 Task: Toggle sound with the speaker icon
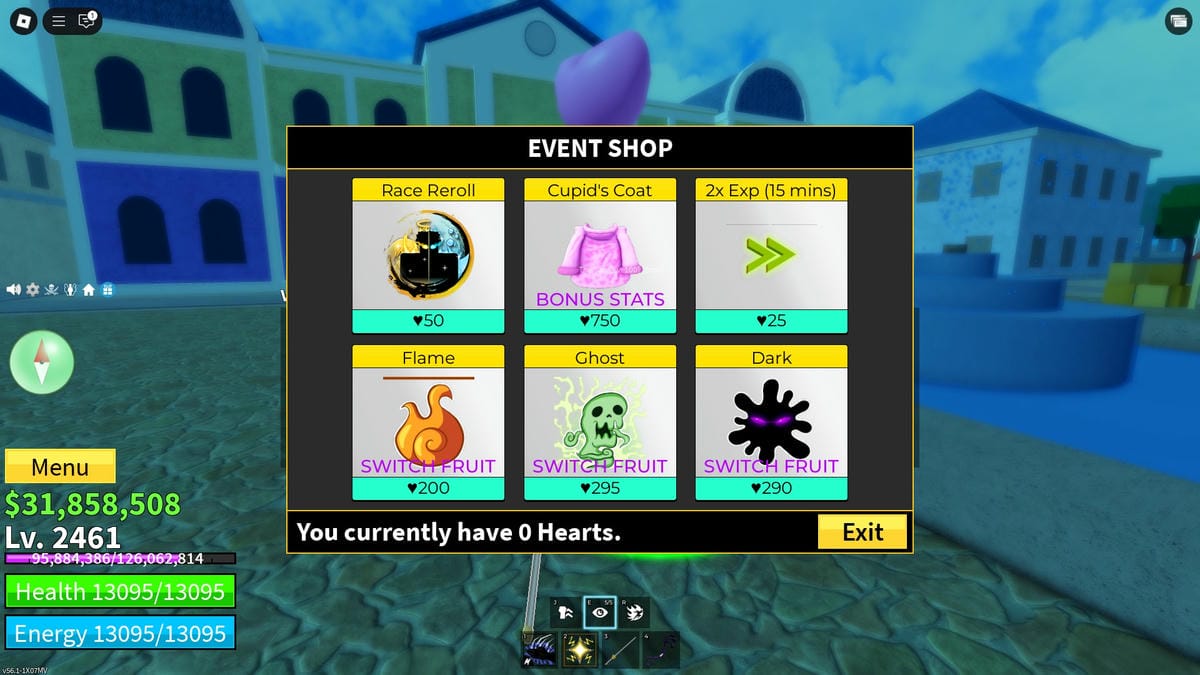pos(14,290)
